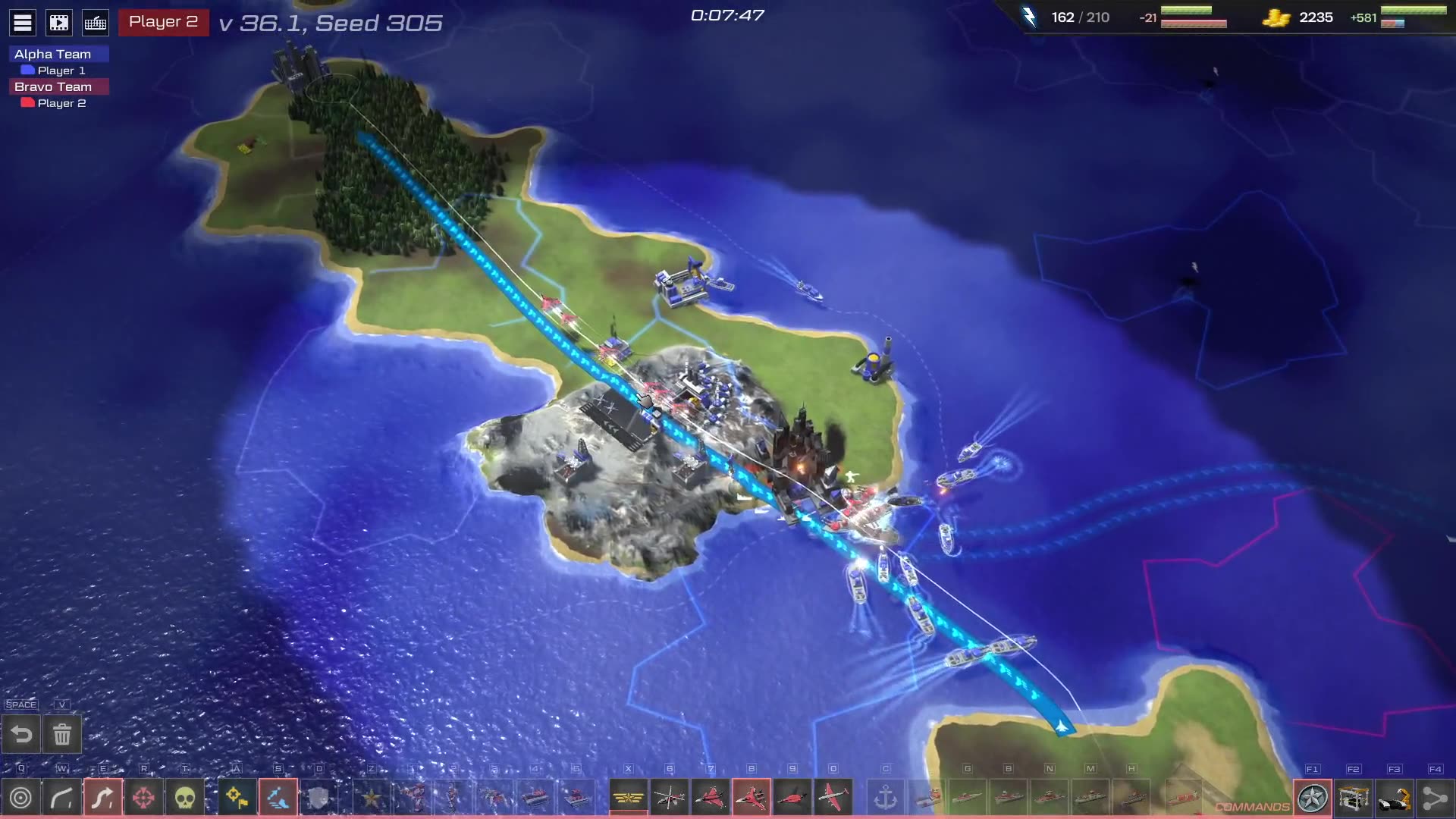
Task: Switch to the gantry crane build tab
Action: (1354, 798)
